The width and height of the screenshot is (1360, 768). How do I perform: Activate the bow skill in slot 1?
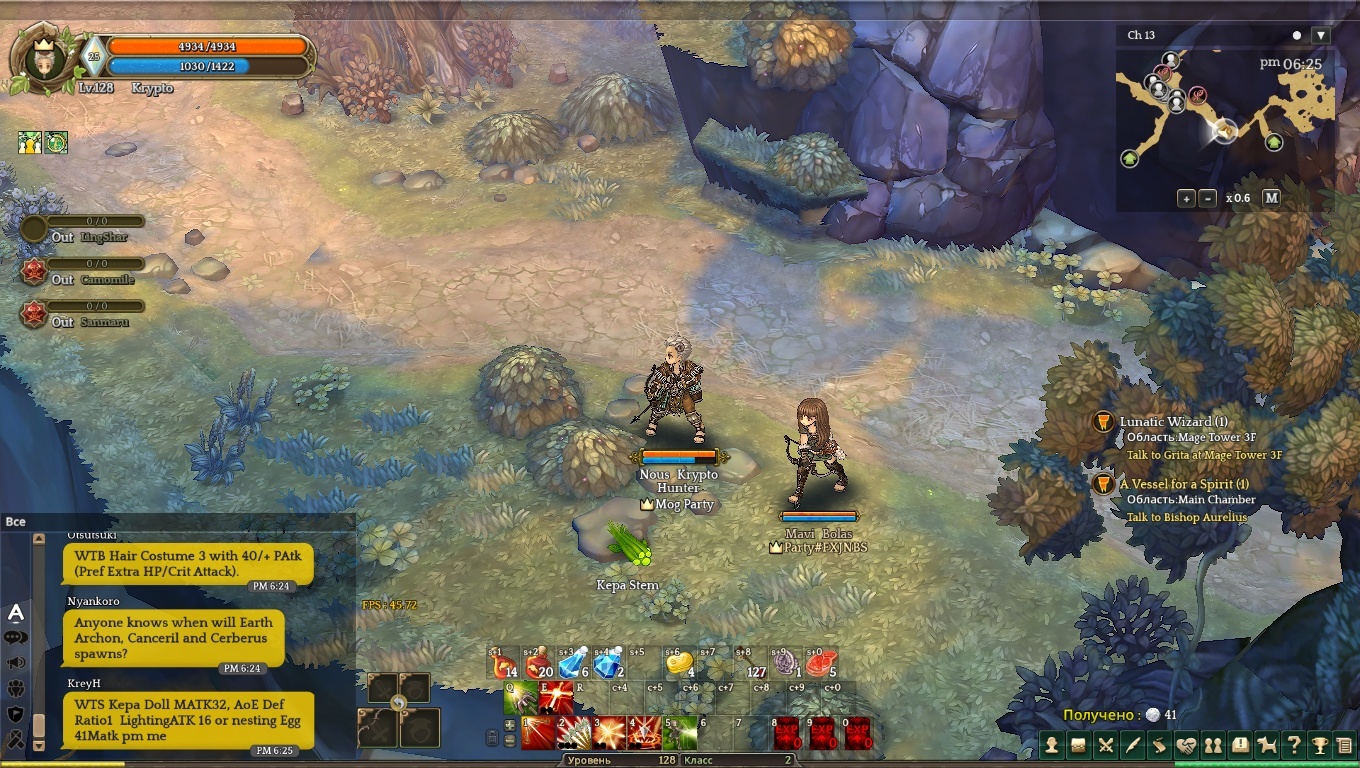click(x=538, y=734)
